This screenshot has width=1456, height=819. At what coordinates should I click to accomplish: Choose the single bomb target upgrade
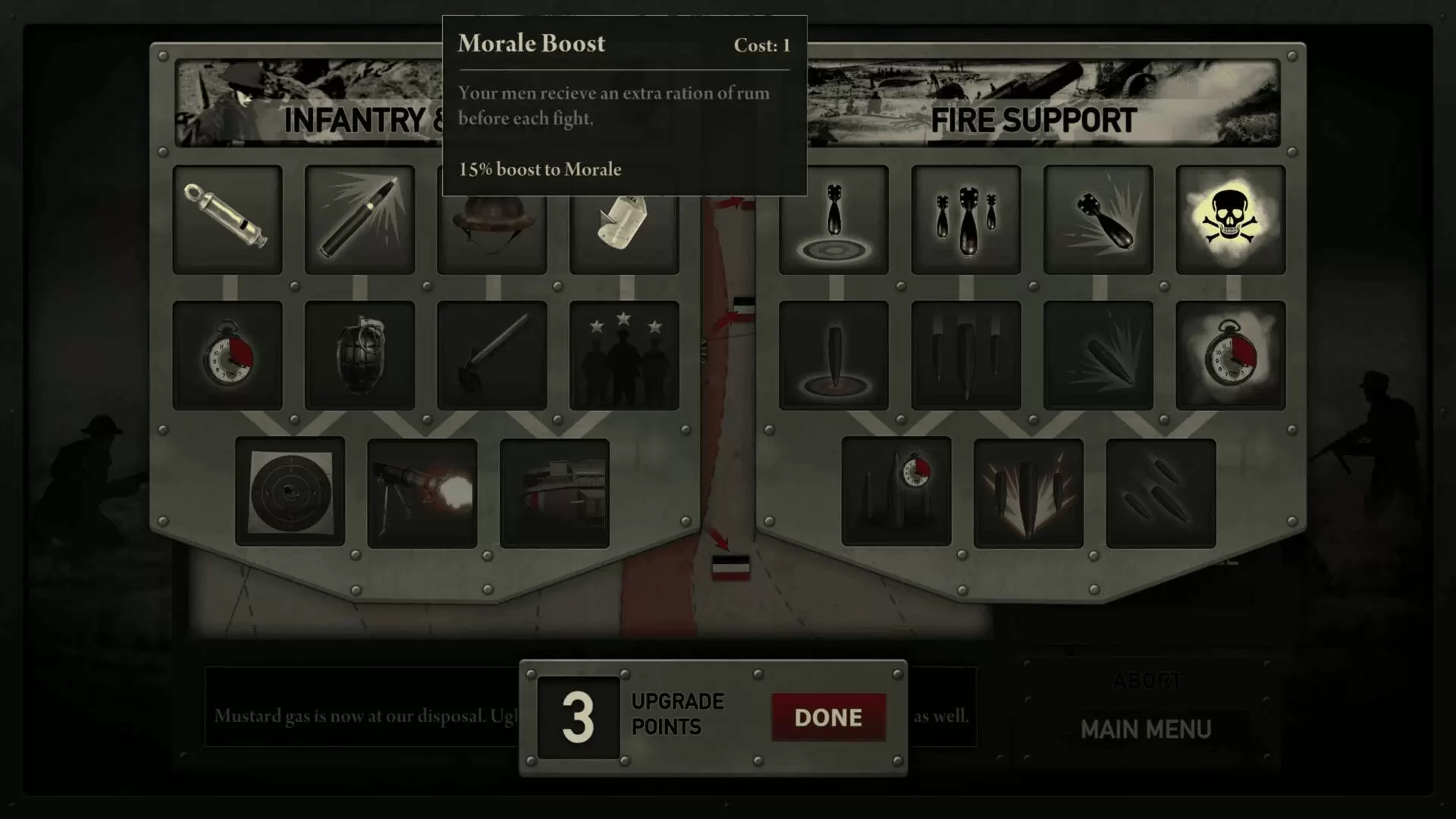coord(833,219)
